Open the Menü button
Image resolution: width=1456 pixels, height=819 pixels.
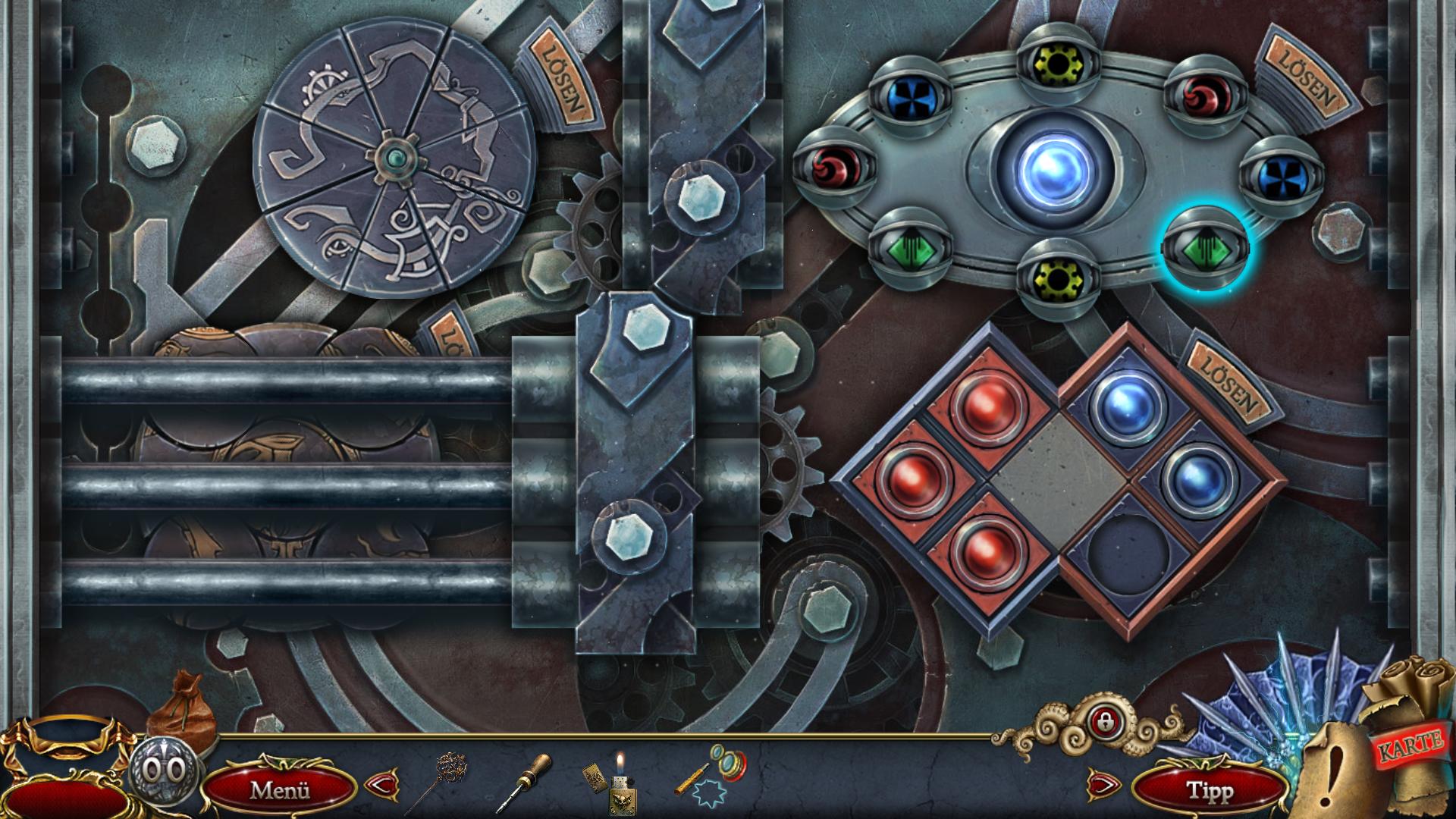280,789
